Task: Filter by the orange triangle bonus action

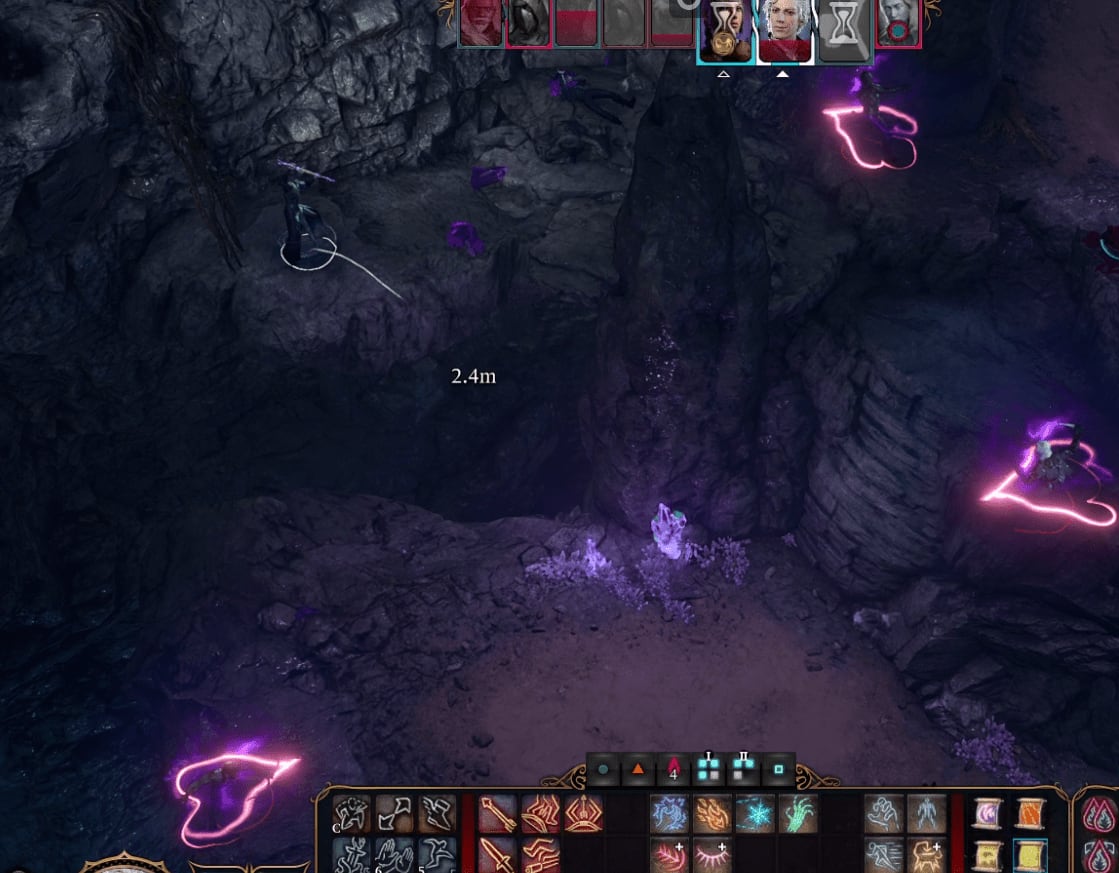Action: click(x=637, y=771)
